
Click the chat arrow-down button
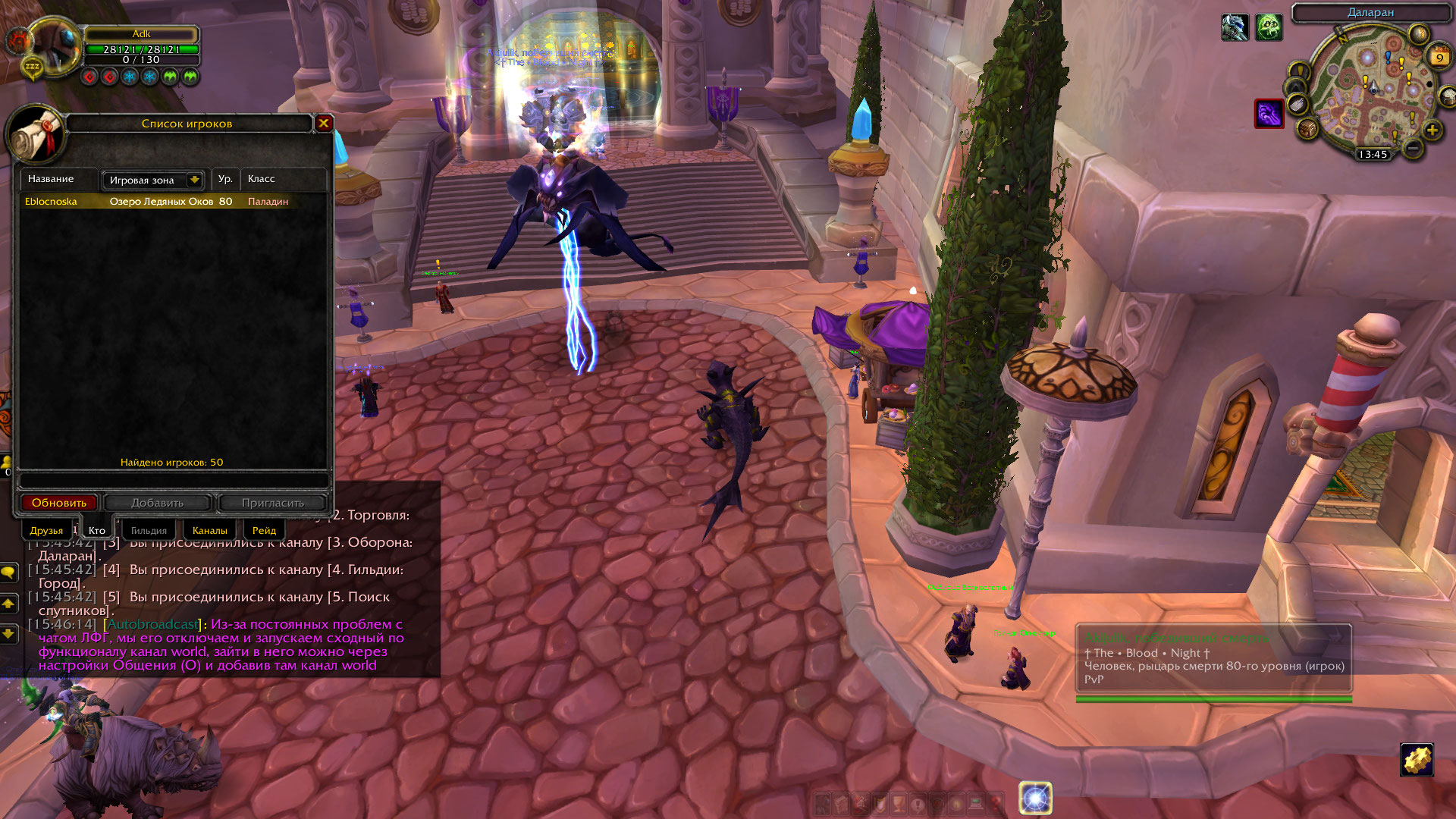pyautogui.click(x=9, y=633)
